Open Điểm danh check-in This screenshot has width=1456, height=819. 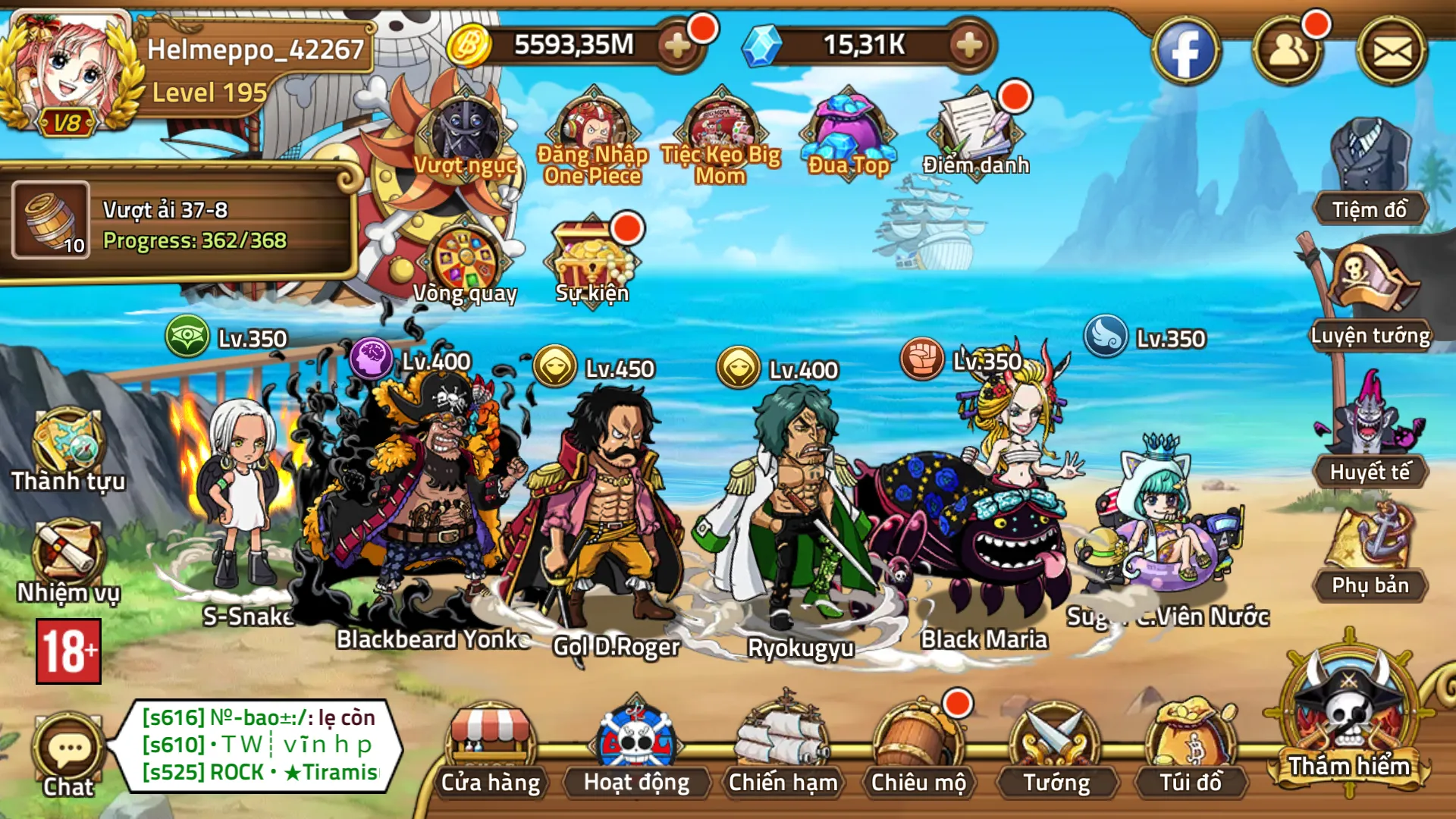(x=974, y=129)
